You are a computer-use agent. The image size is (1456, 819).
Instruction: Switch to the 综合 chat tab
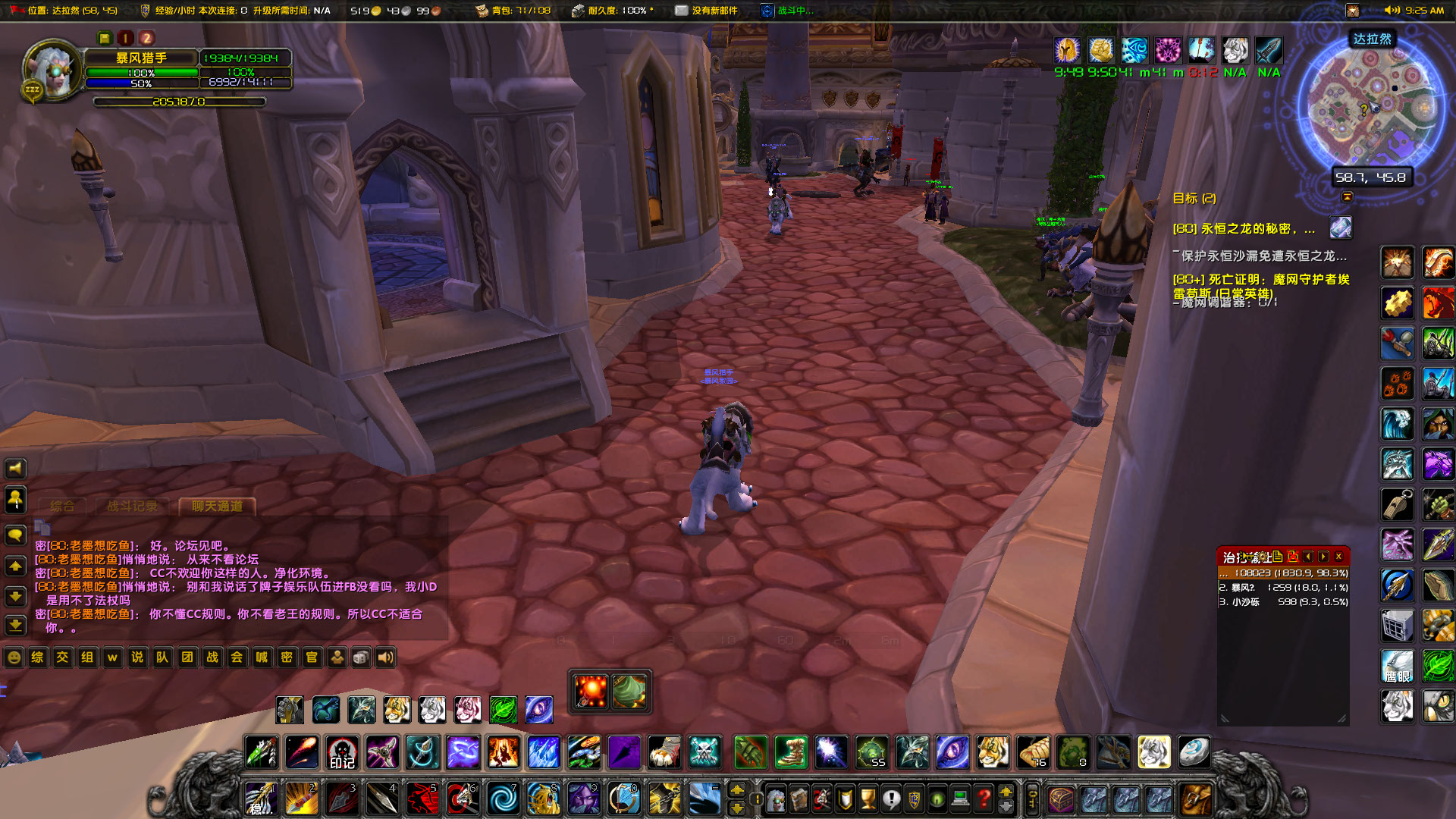point(65,504)
